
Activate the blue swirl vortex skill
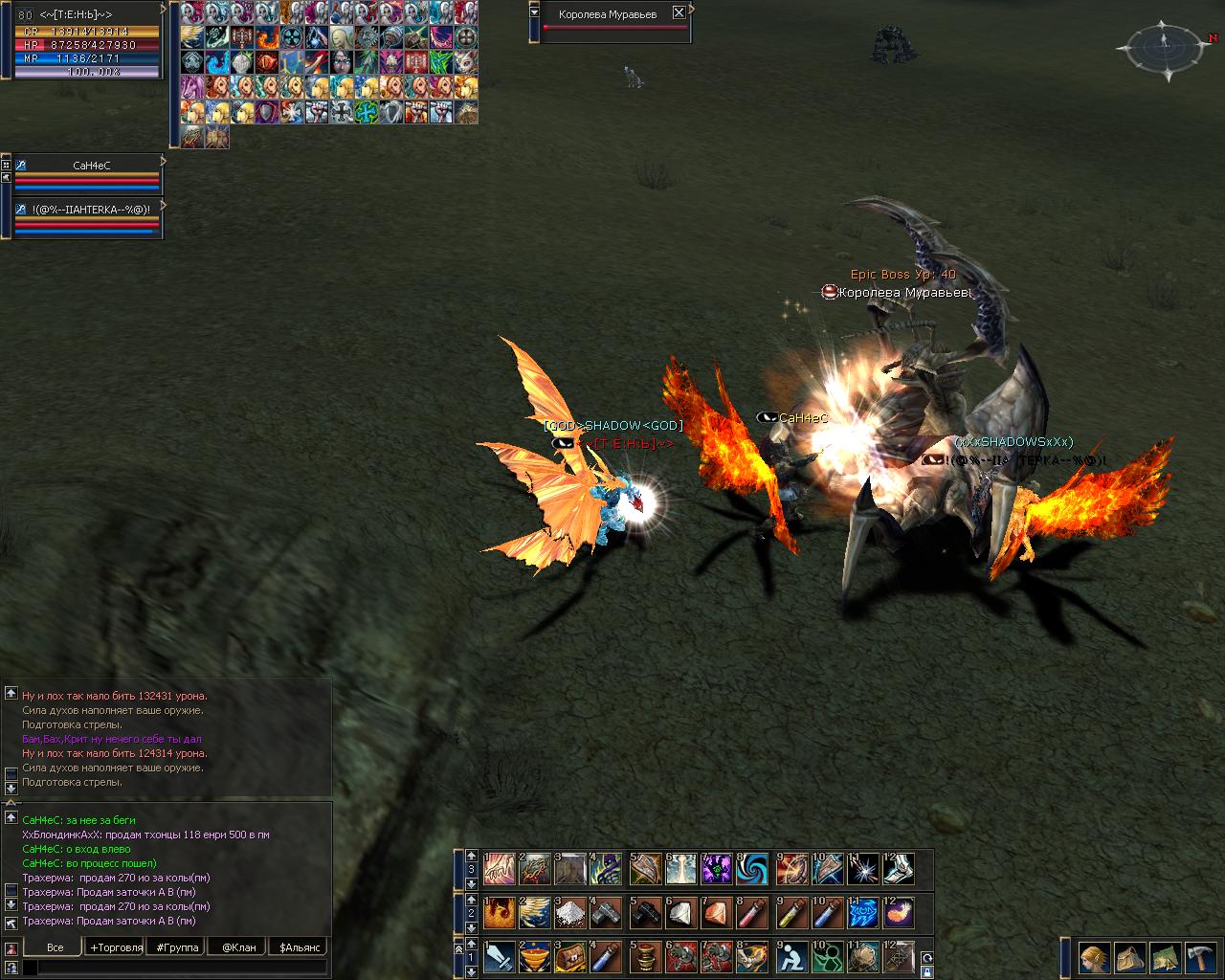tap(754, 869)
